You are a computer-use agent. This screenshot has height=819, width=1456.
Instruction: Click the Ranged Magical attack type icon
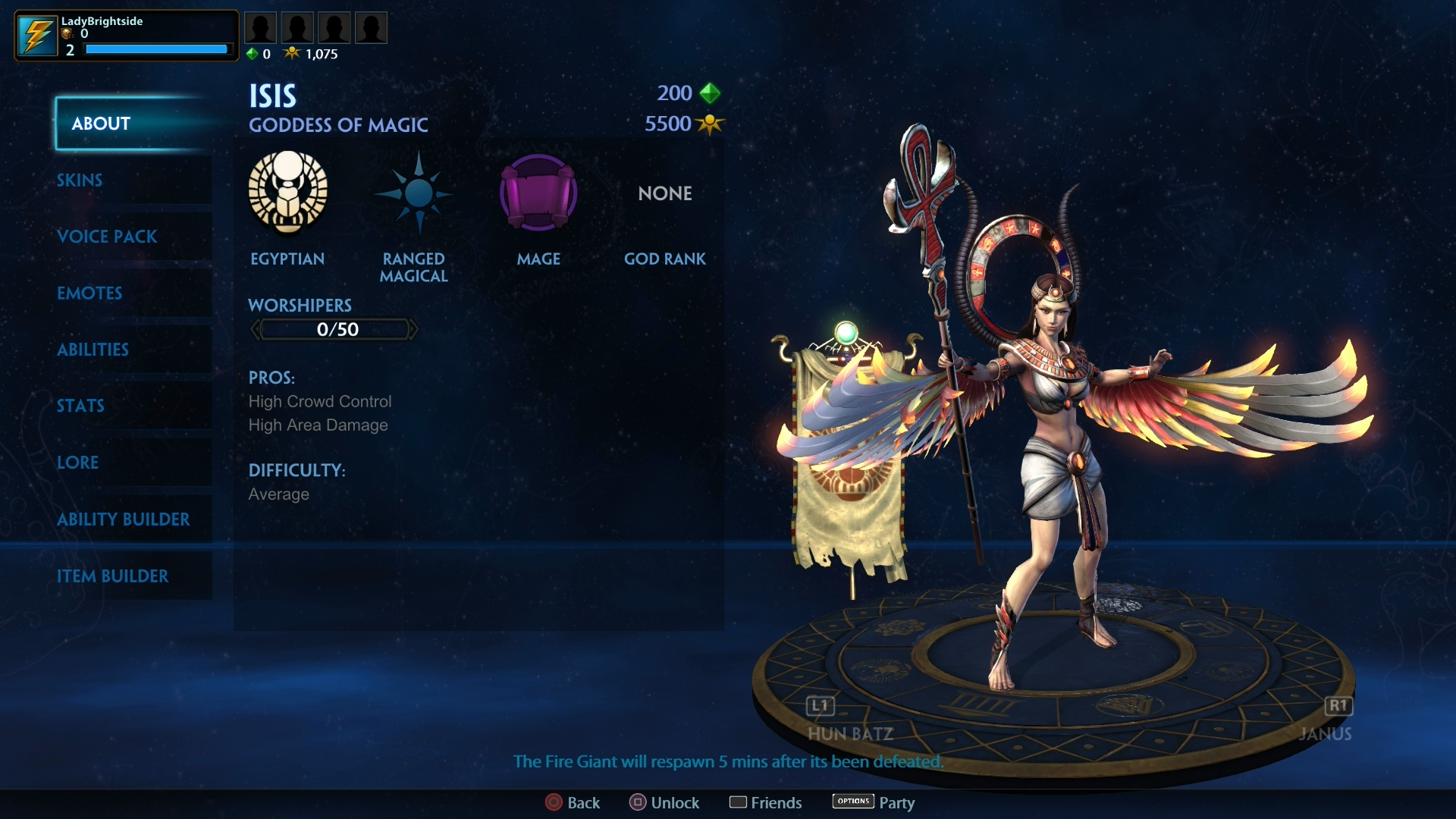coord(413,194)
